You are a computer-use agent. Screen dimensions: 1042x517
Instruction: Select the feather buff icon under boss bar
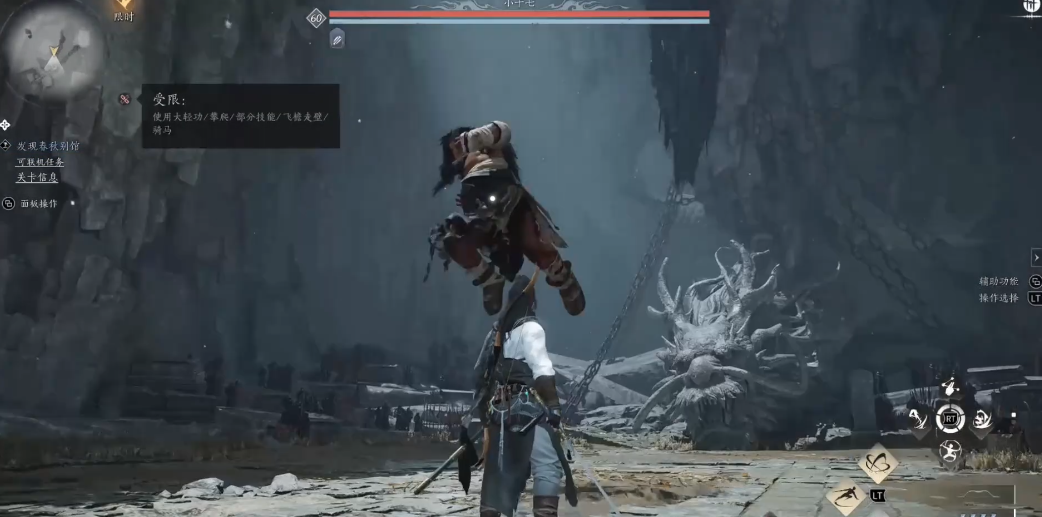(337, 38)
